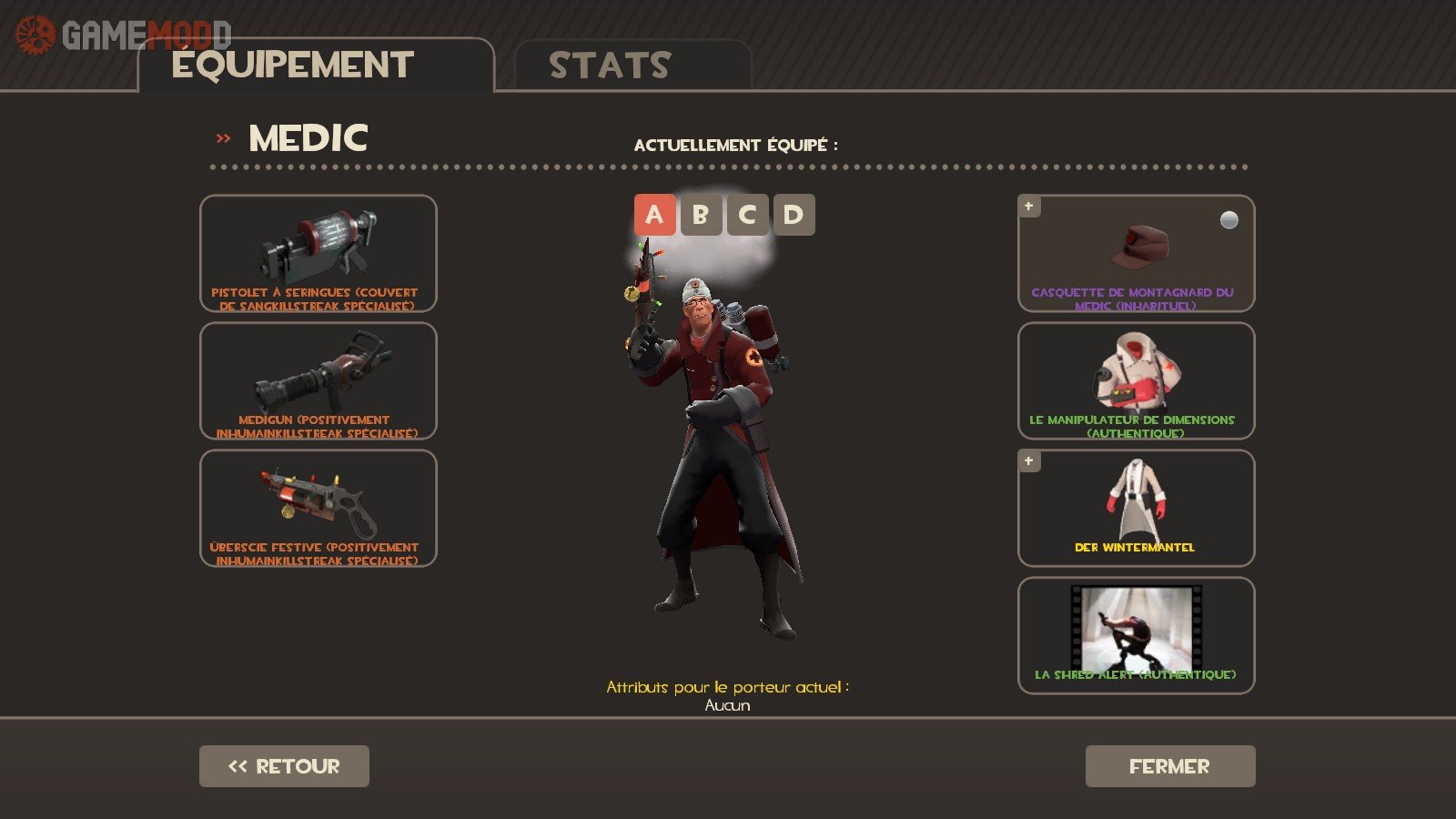The image size is (1456, 819).
Task: Open the La Shred Alert taunt slot
Action: (1136, 635)
